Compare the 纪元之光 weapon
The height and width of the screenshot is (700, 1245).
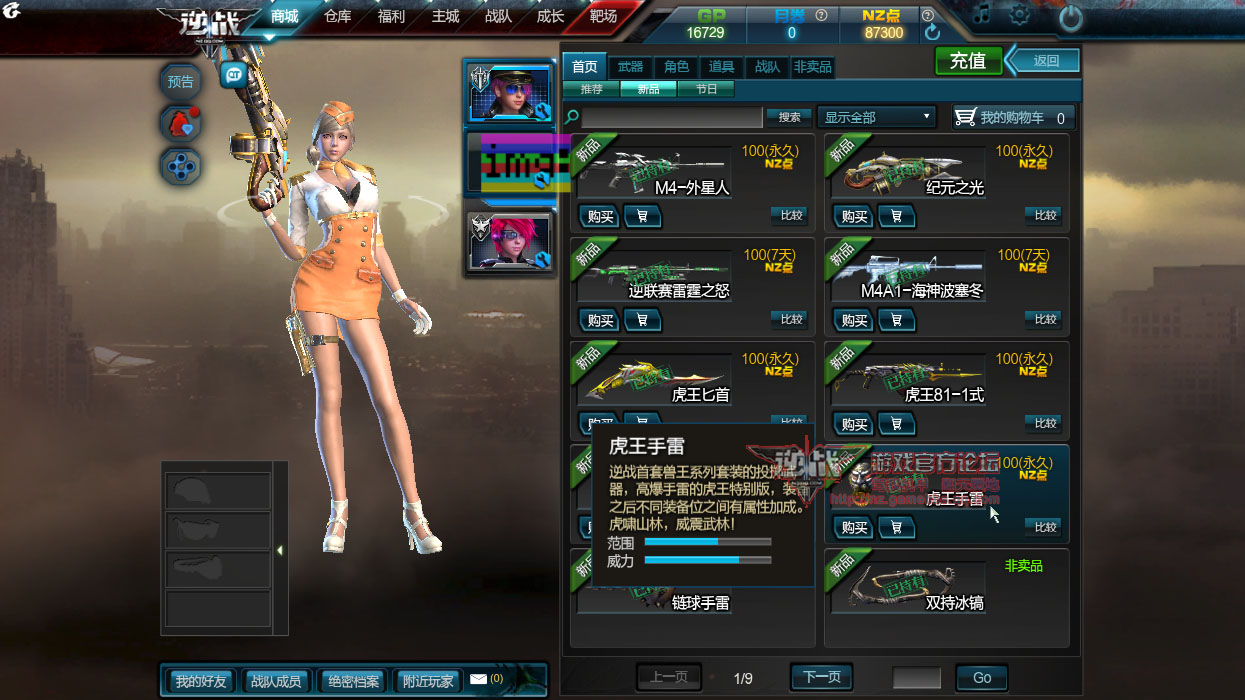pyautogui.click(x=1045, y=215)
